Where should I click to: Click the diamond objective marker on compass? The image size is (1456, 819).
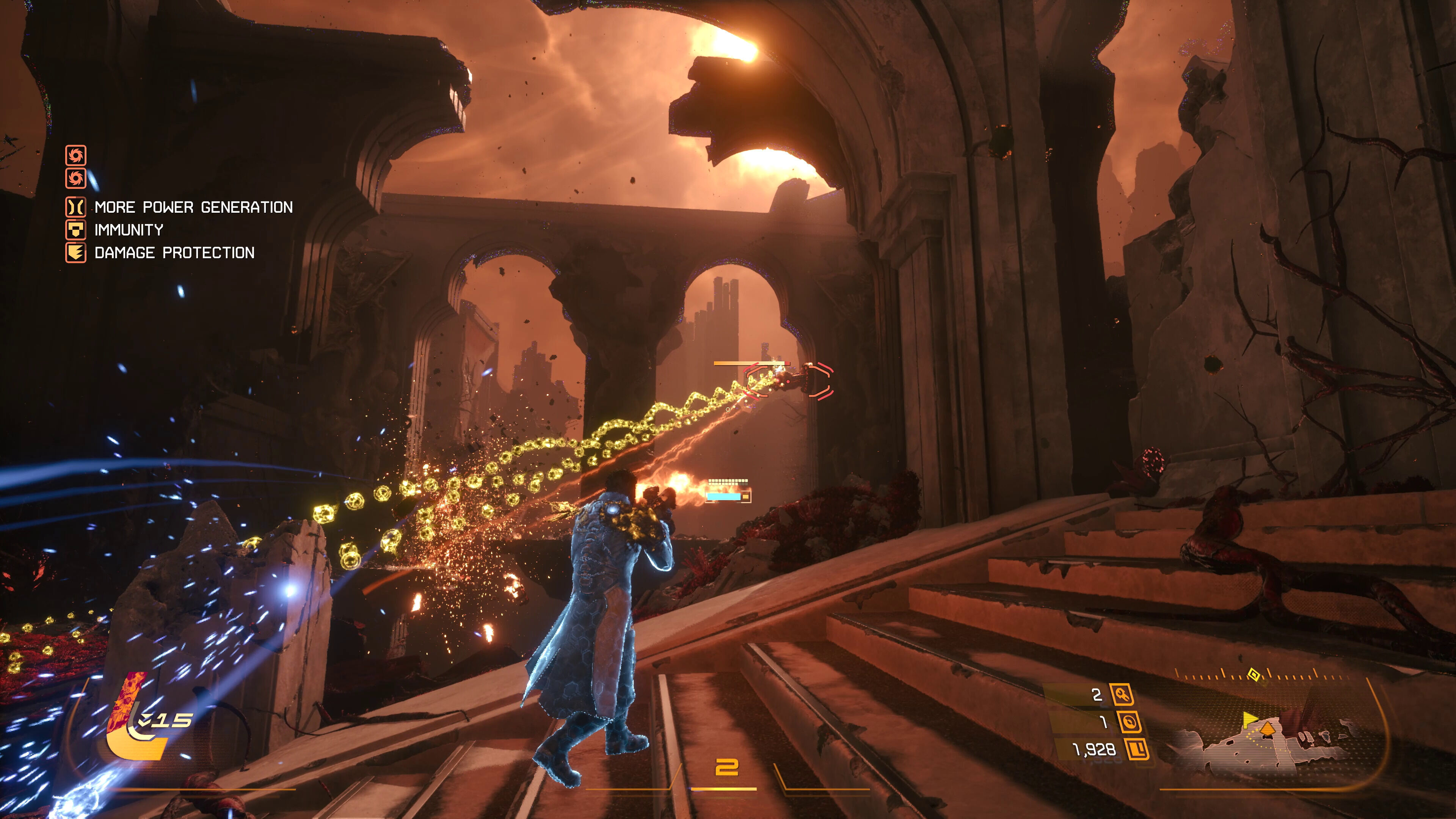point(1254,675)
